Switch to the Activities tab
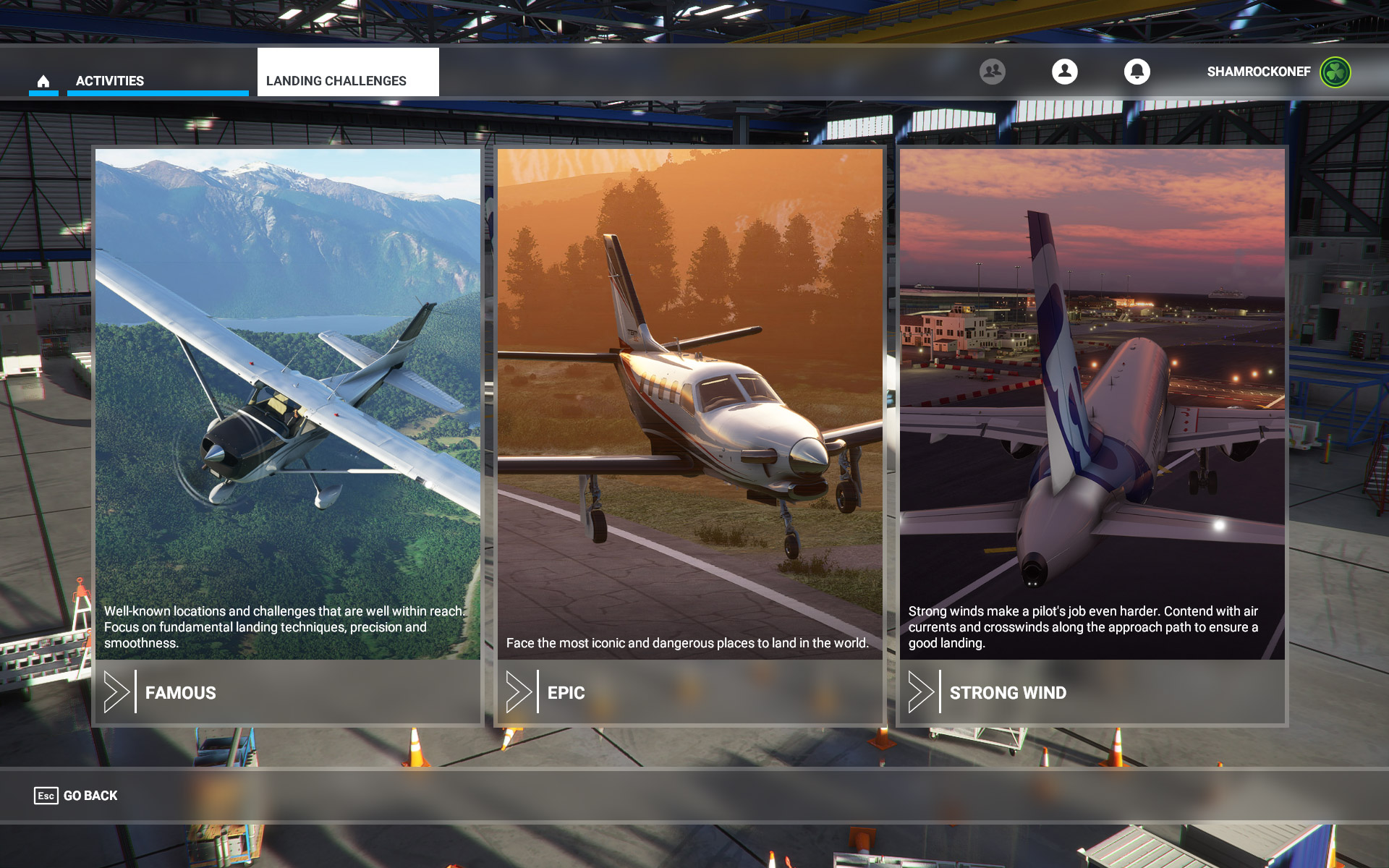Screen dimensions: 1389x868 point(110,81)
